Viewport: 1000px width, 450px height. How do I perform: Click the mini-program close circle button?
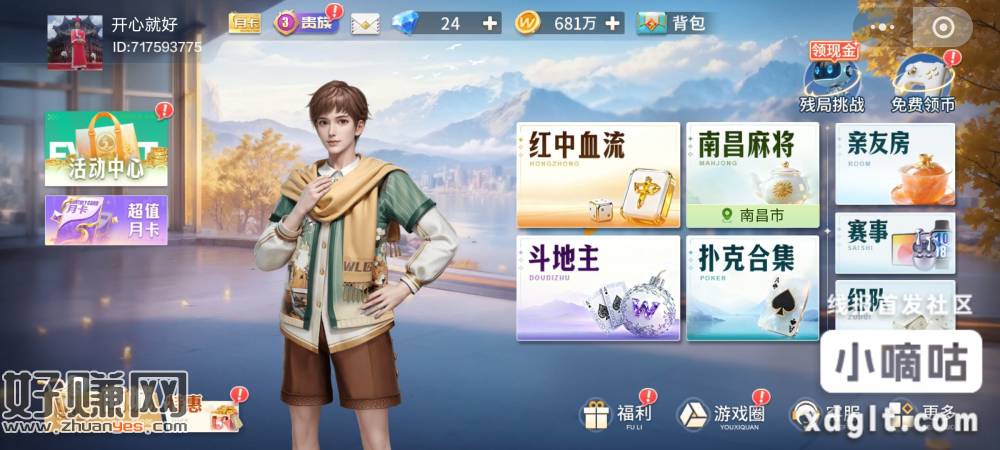point(943,29)
